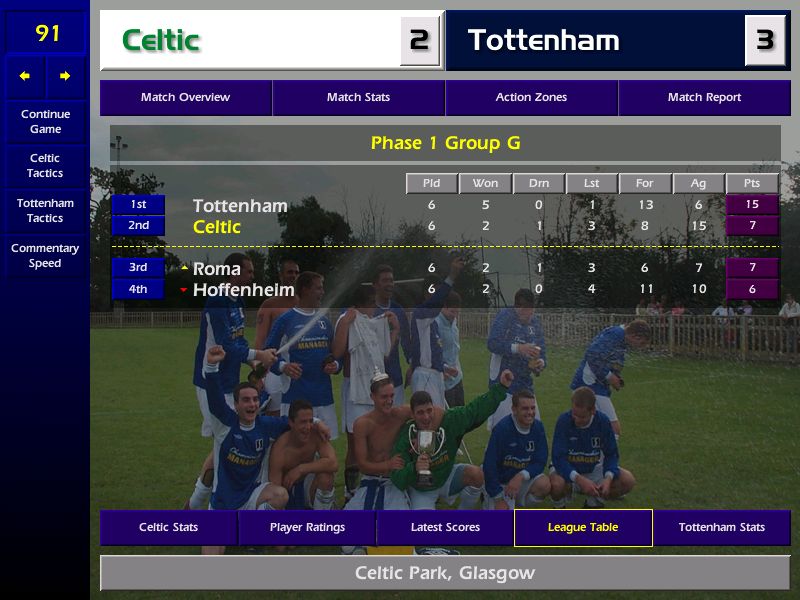
Task: Show Player Ratings
Action: click(307, 528)
